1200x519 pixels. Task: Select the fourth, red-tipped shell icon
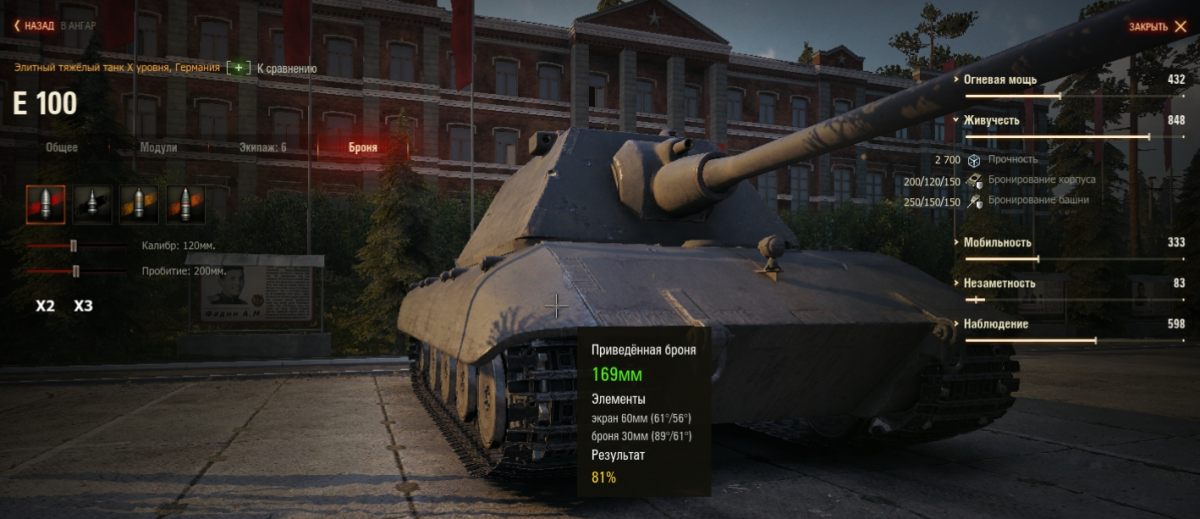(186, 204)
